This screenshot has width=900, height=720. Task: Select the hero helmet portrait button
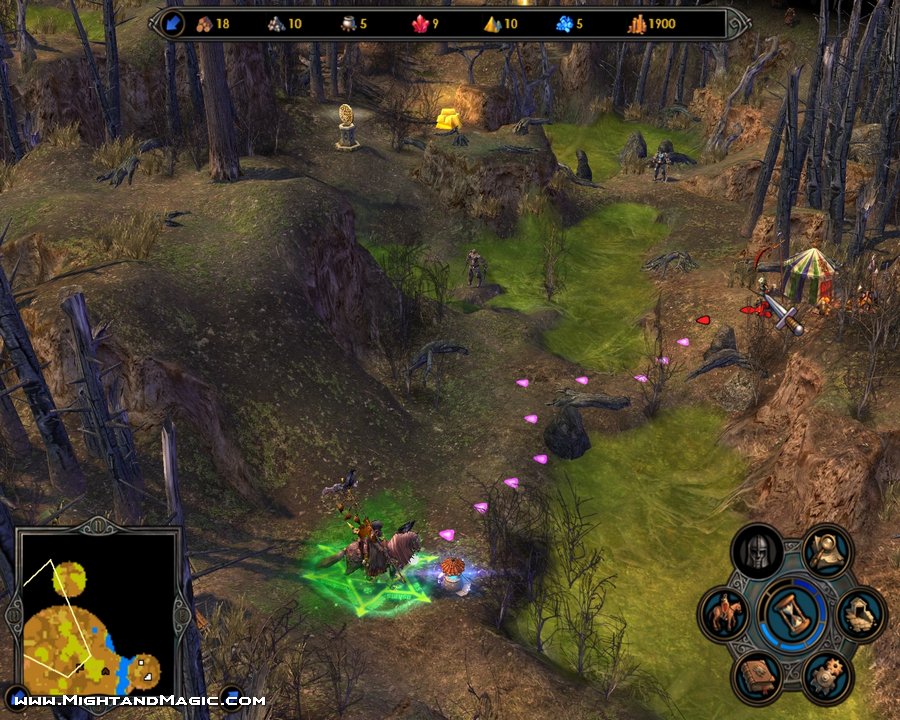click(x=757, y=551)
